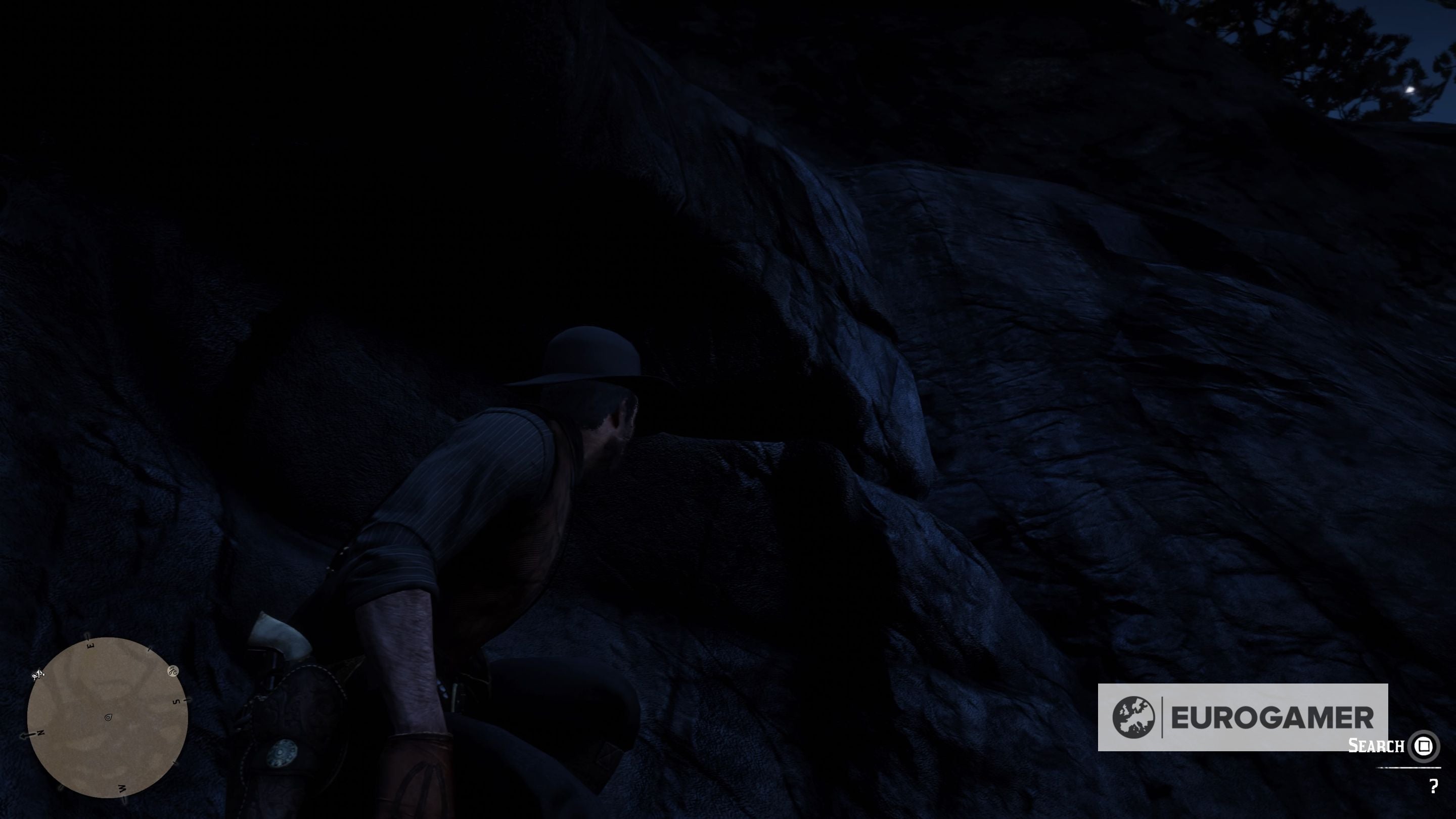Click the N compass letter on the minimap
1456x819 pixels.
click(x=40, y=733)
